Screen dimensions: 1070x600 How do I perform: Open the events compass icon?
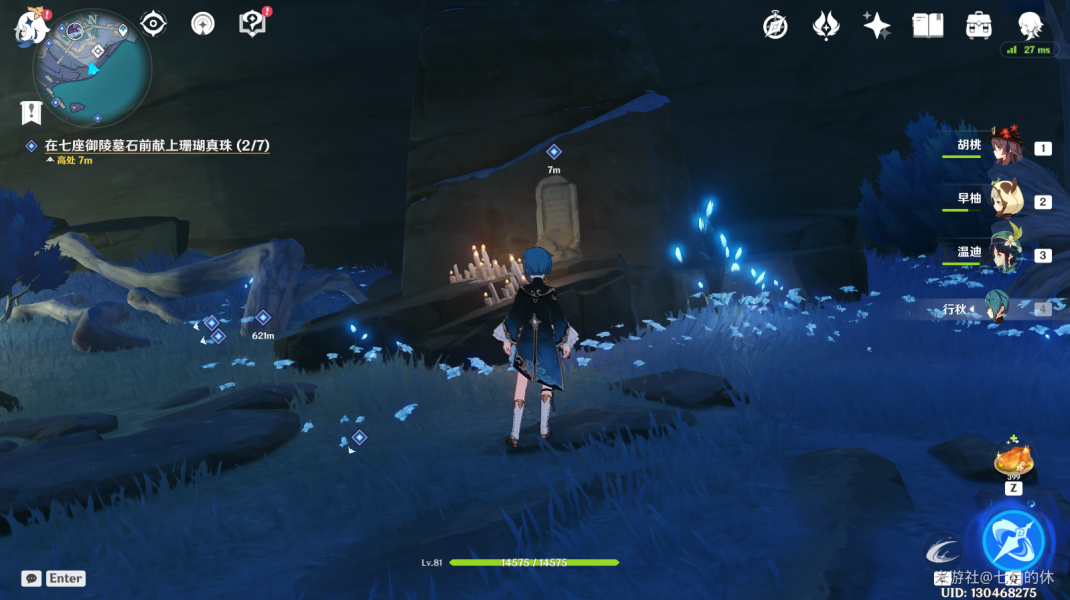(775, 26)
